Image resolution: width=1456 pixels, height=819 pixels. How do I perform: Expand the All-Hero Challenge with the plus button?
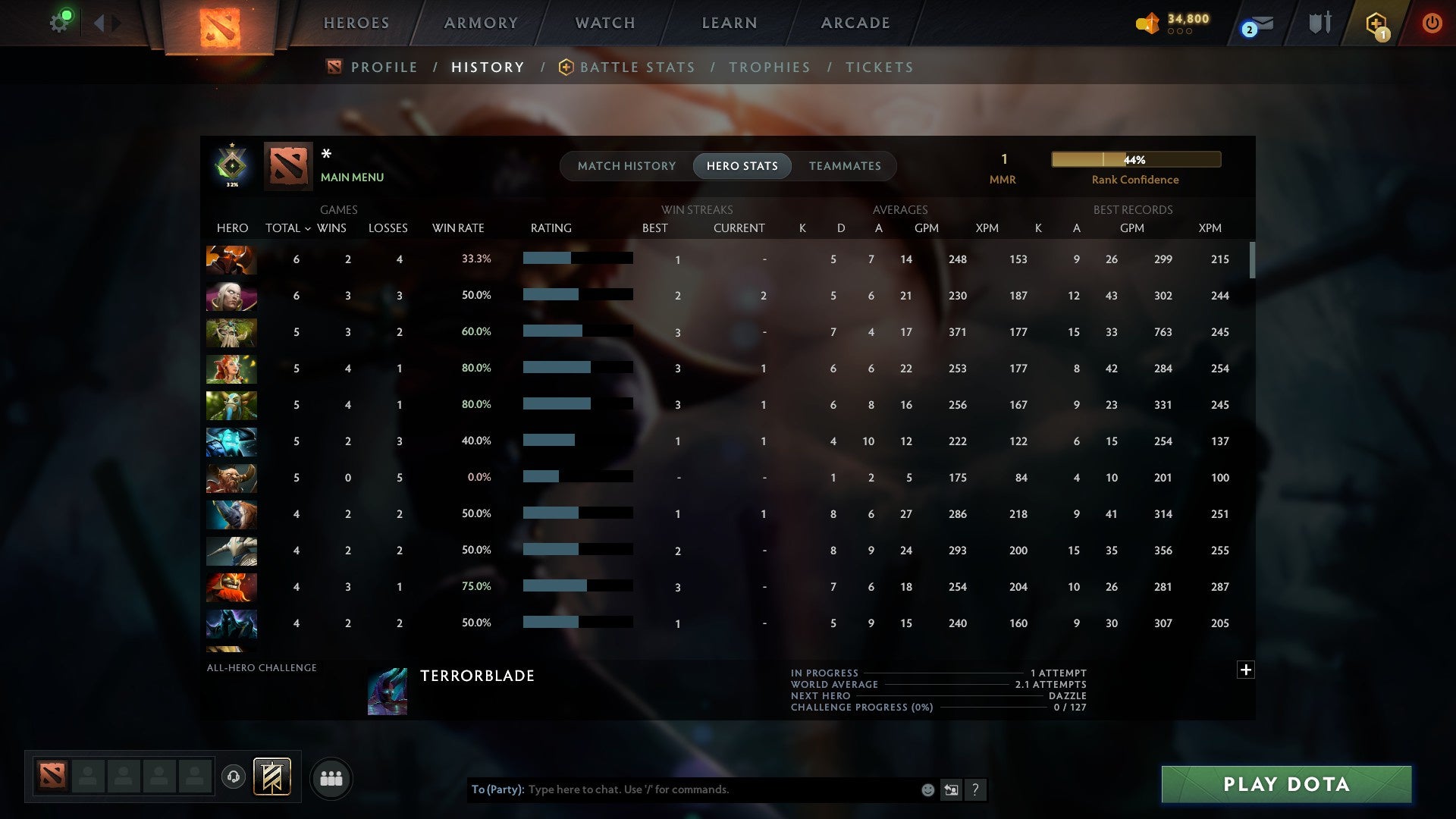coord(1246,670)
